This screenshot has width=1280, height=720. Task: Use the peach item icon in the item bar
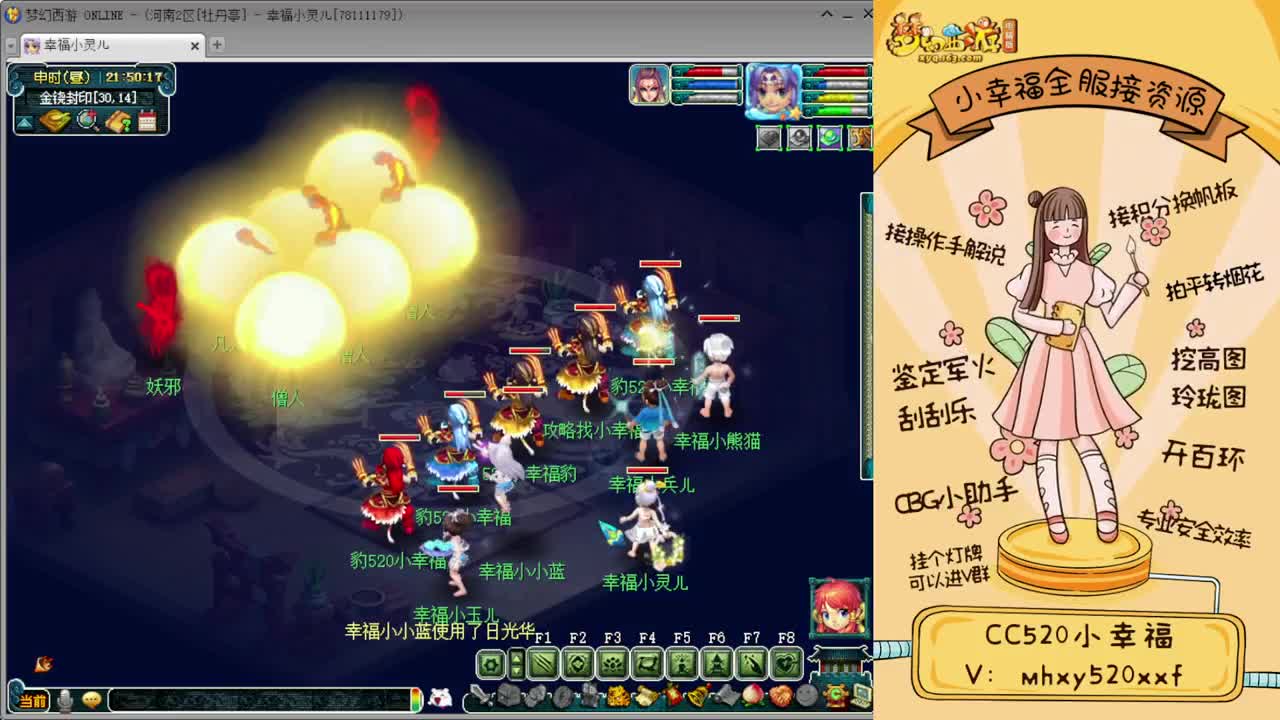point(752,696)
